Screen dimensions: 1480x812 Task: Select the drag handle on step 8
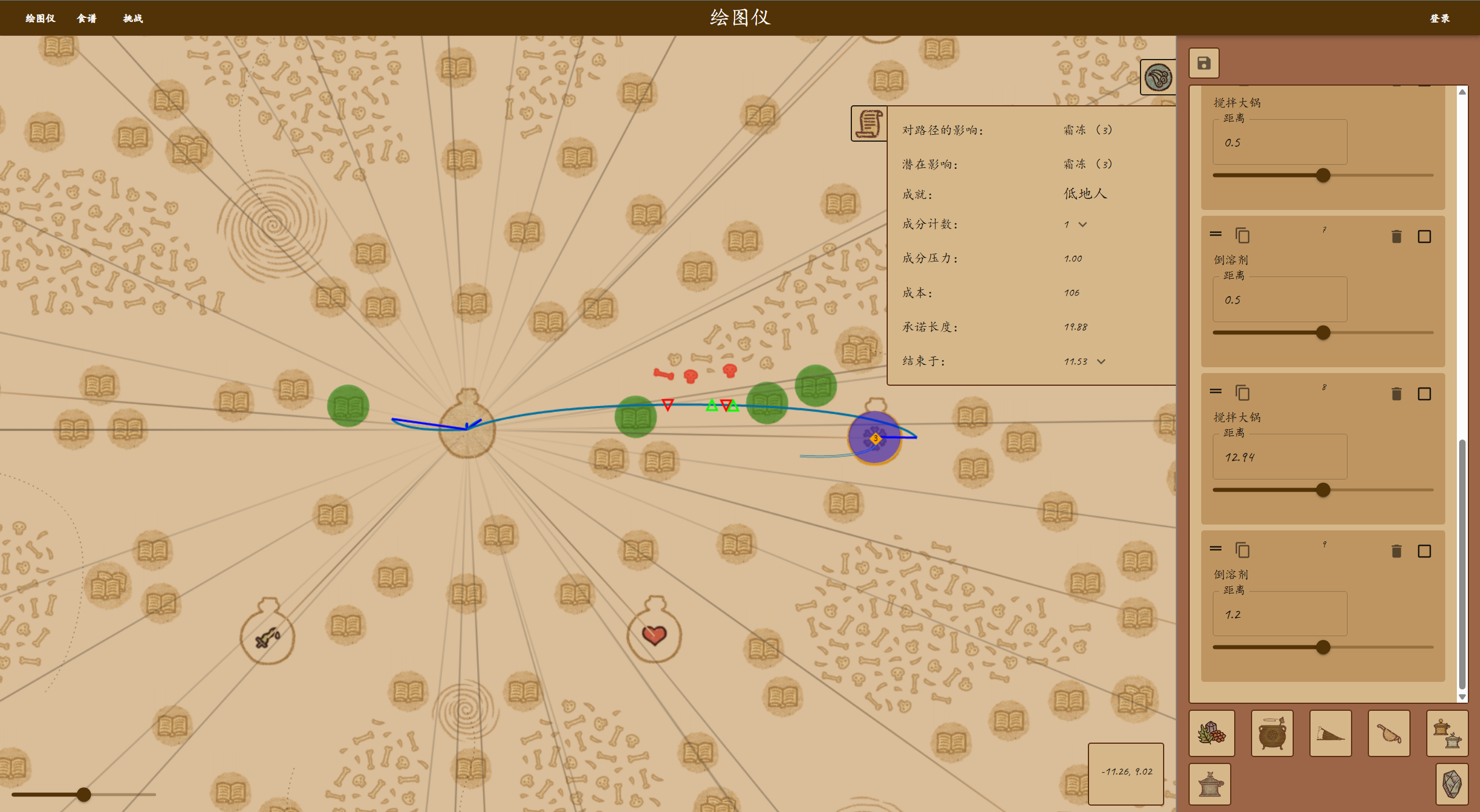(1215, 392)
